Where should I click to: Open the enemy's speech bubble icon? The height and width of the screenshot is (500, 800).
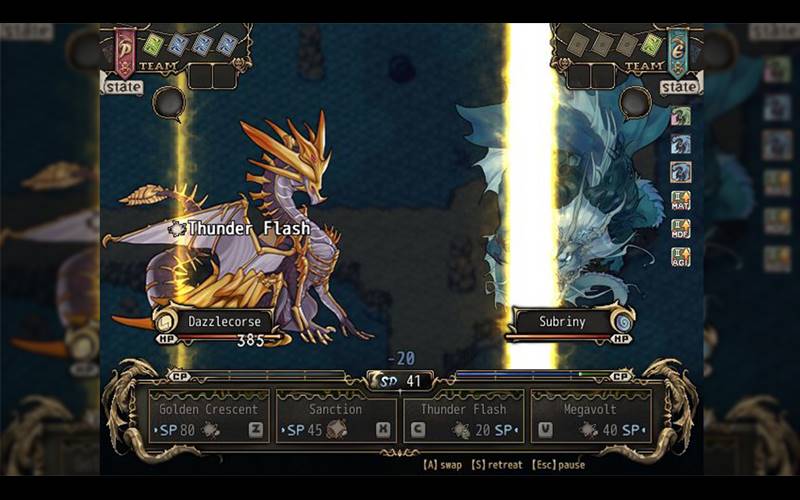pos(634,100)
